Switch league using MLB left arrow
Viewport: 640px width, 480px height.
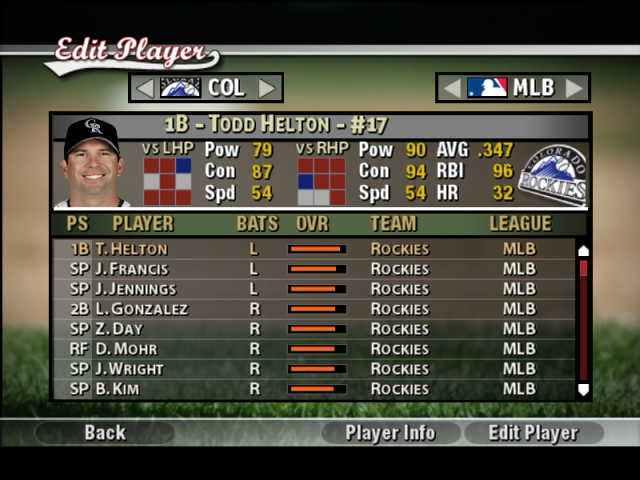[x=452, y=88]
